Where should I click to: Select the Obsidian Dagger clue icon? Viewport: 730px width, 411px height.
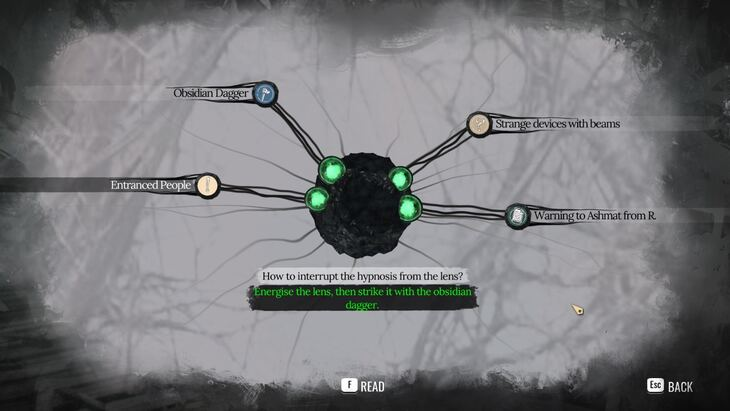[265, 94]
